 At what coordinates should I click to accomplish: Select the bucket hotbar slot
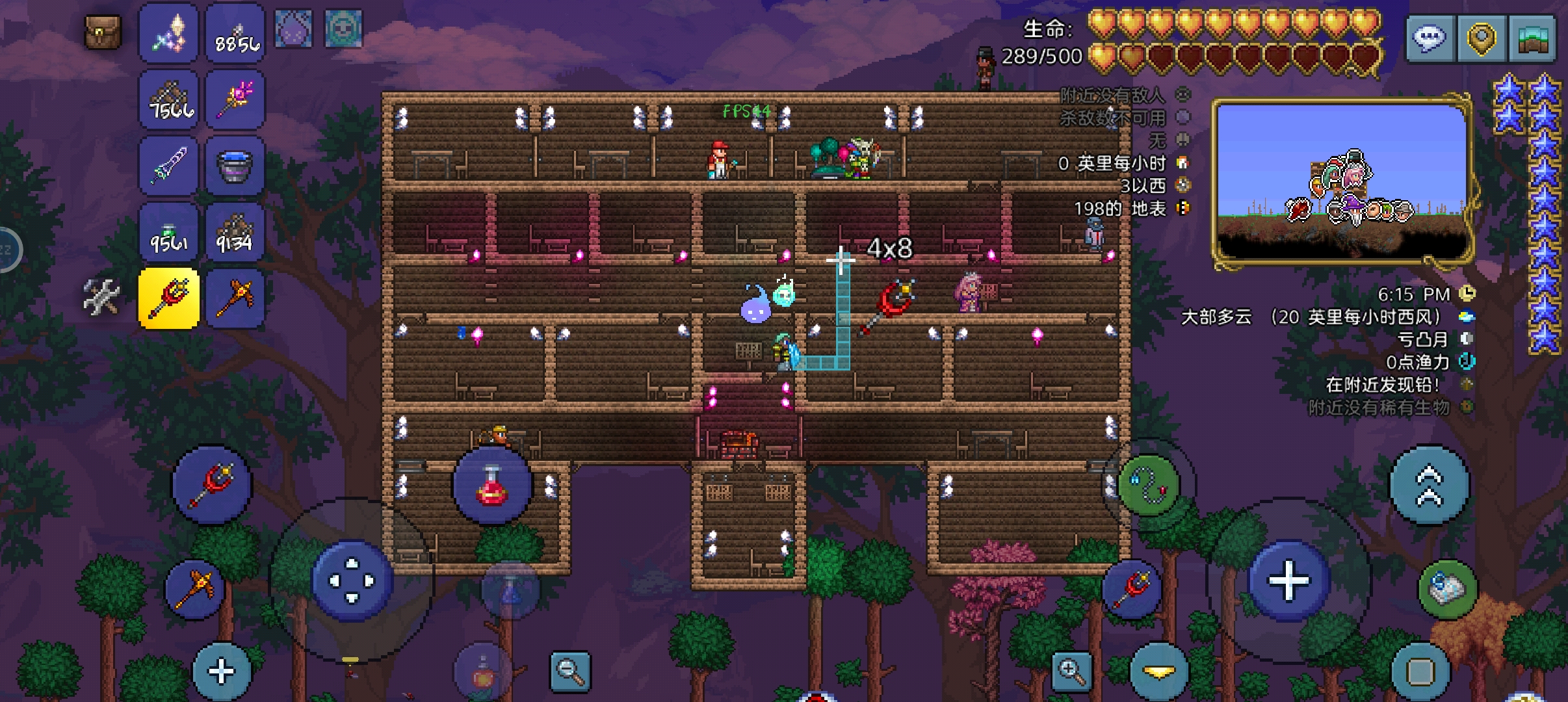[x=235, y=166]
